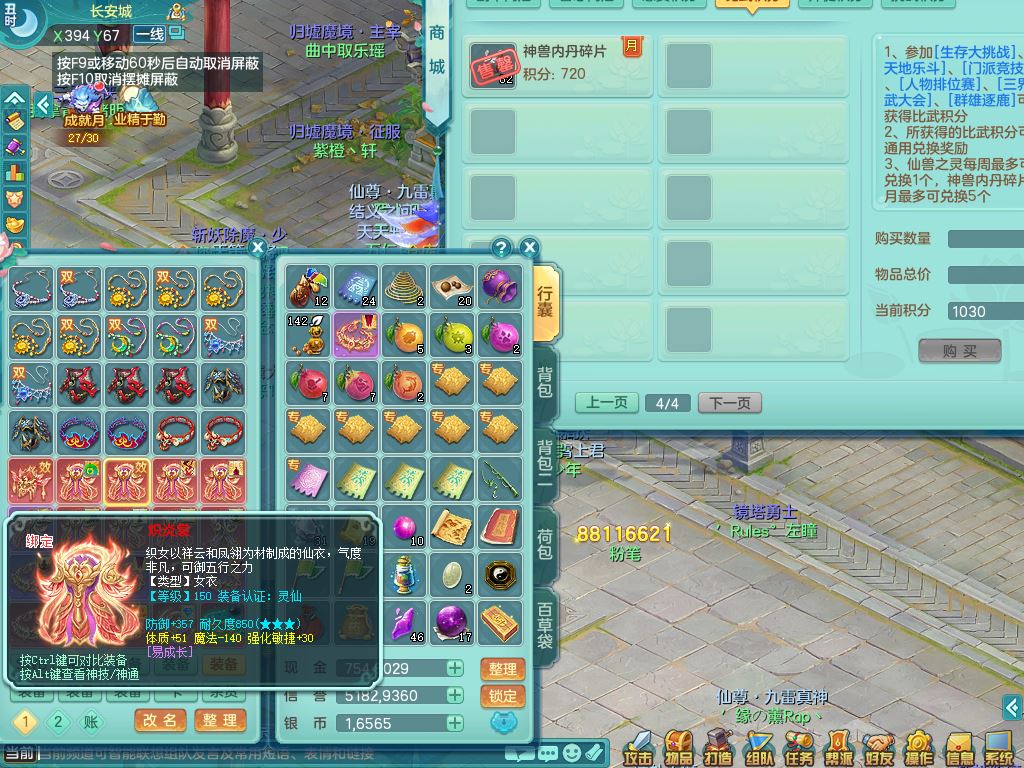Open the inventory help question mark
Image resolution: width=1024 pixels, height=768 pixels.
point(501,247)
